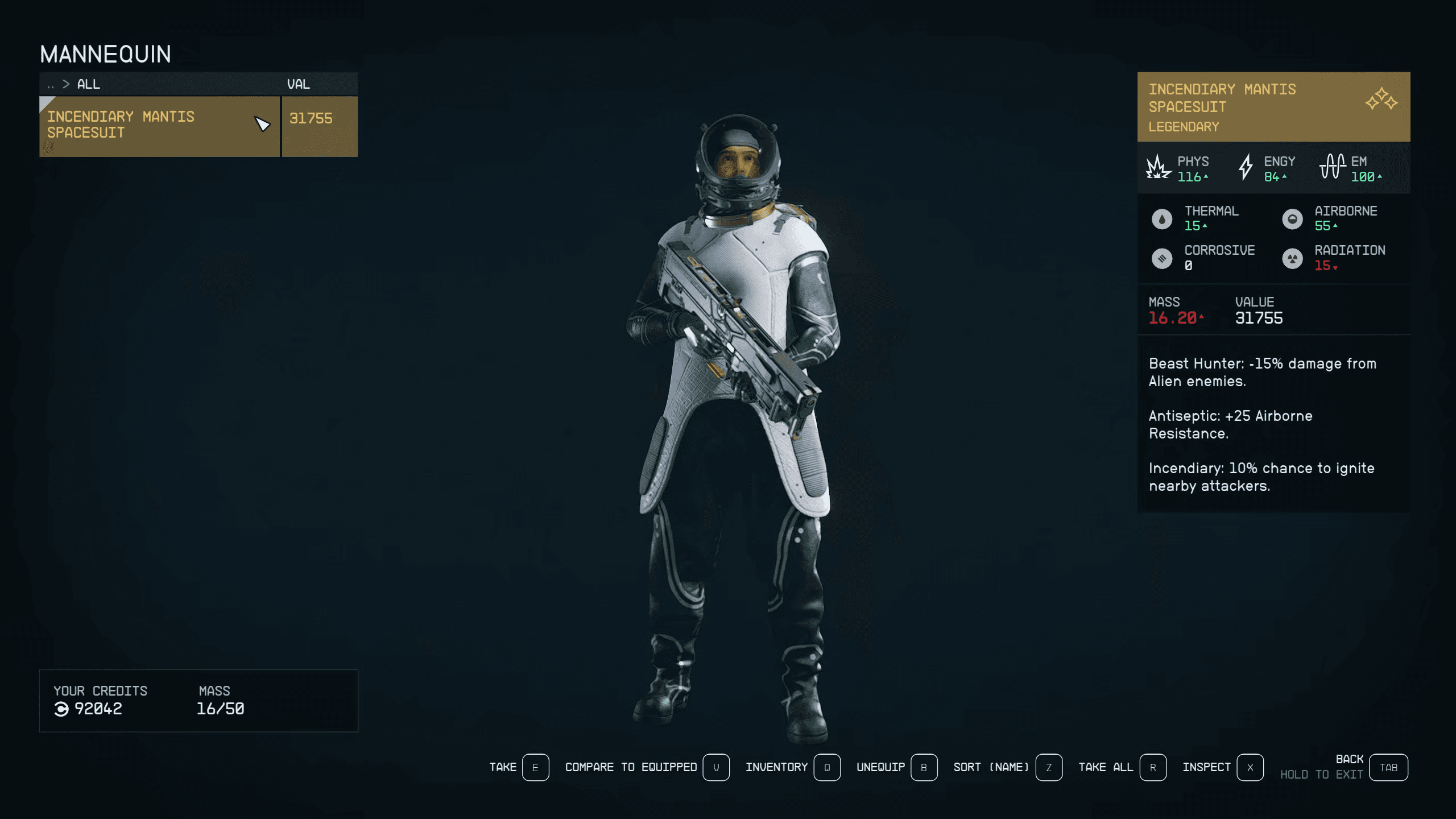Click the VAL column header
Image resolution: width=1456 pixels, height=819 pixels.
[x=299, y=84]
